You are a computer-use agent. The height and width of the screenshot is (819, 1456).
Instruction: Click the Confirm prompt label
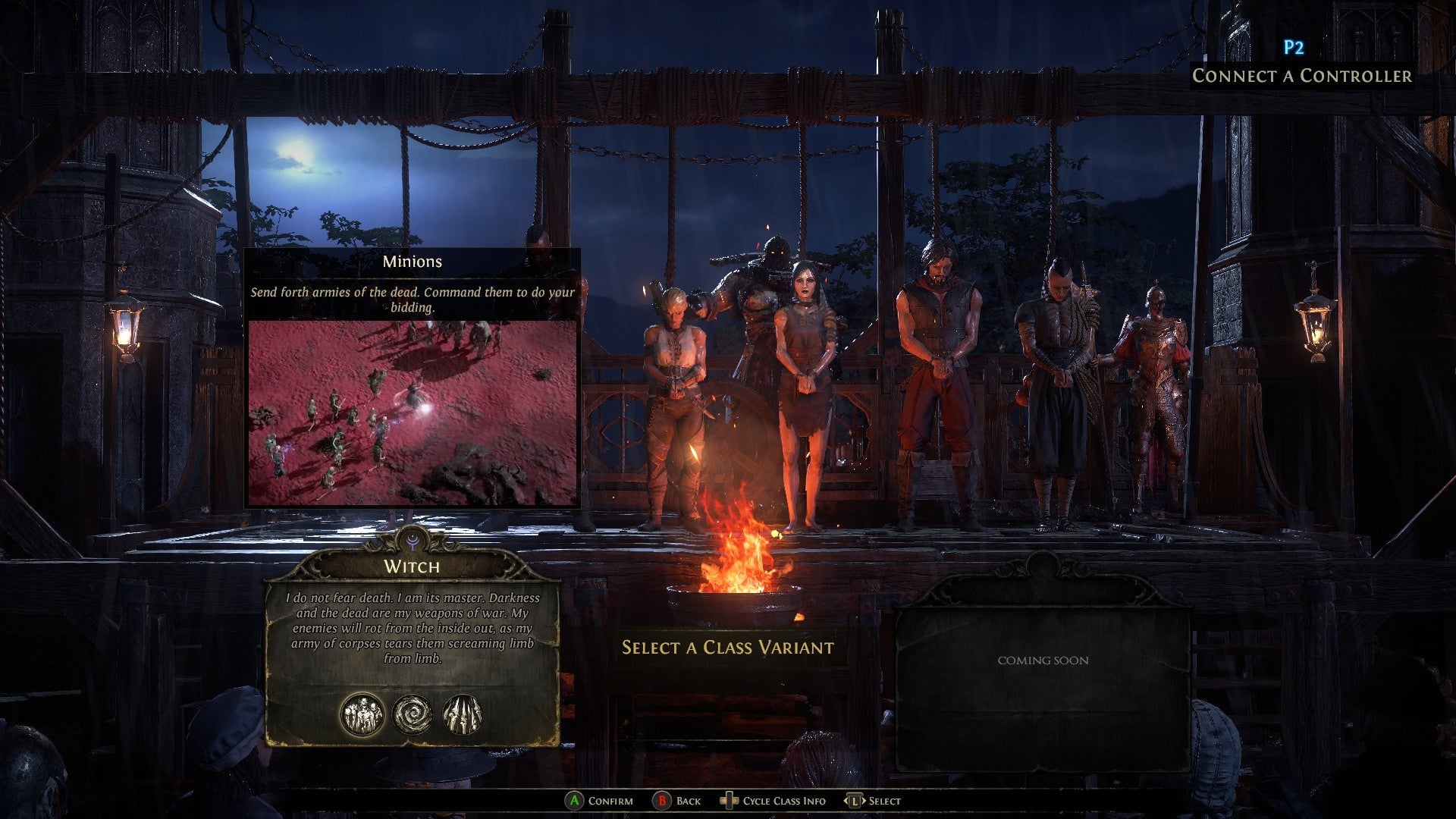point(611,800)
